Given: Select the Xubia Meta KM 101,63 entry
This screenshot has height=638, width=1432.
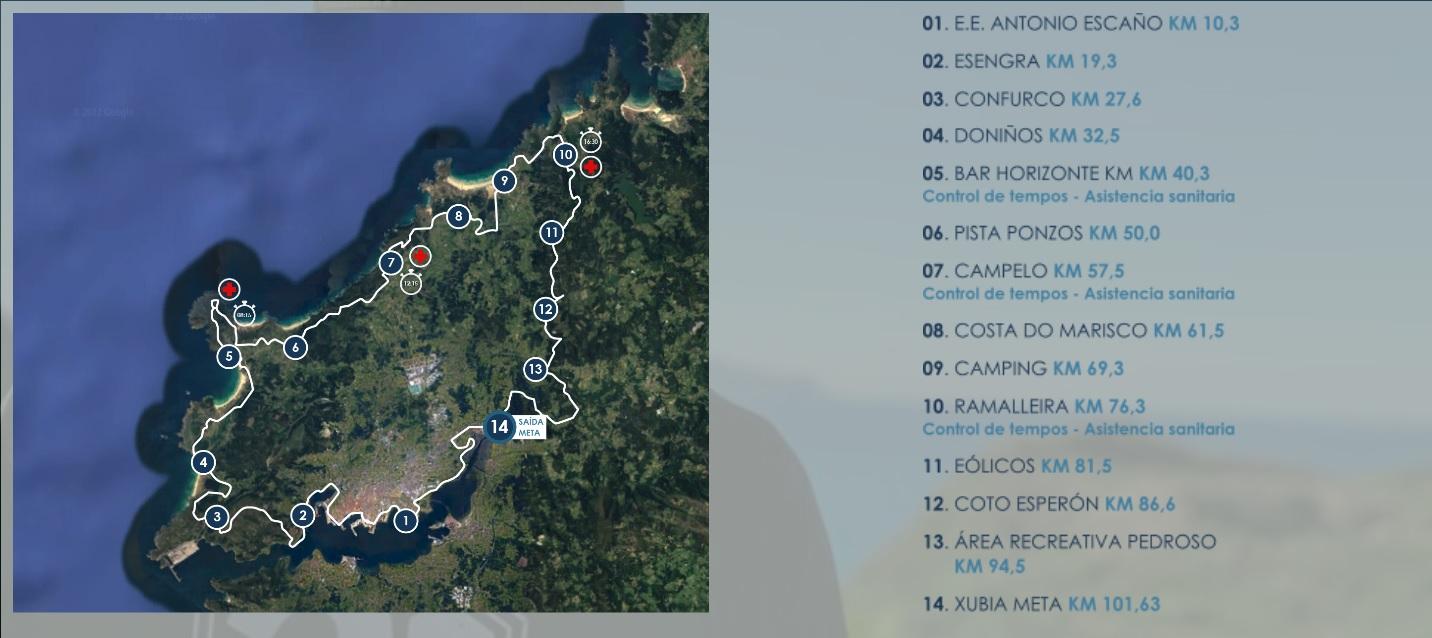Looking at the screenshot, I should tap(1040, 604).
